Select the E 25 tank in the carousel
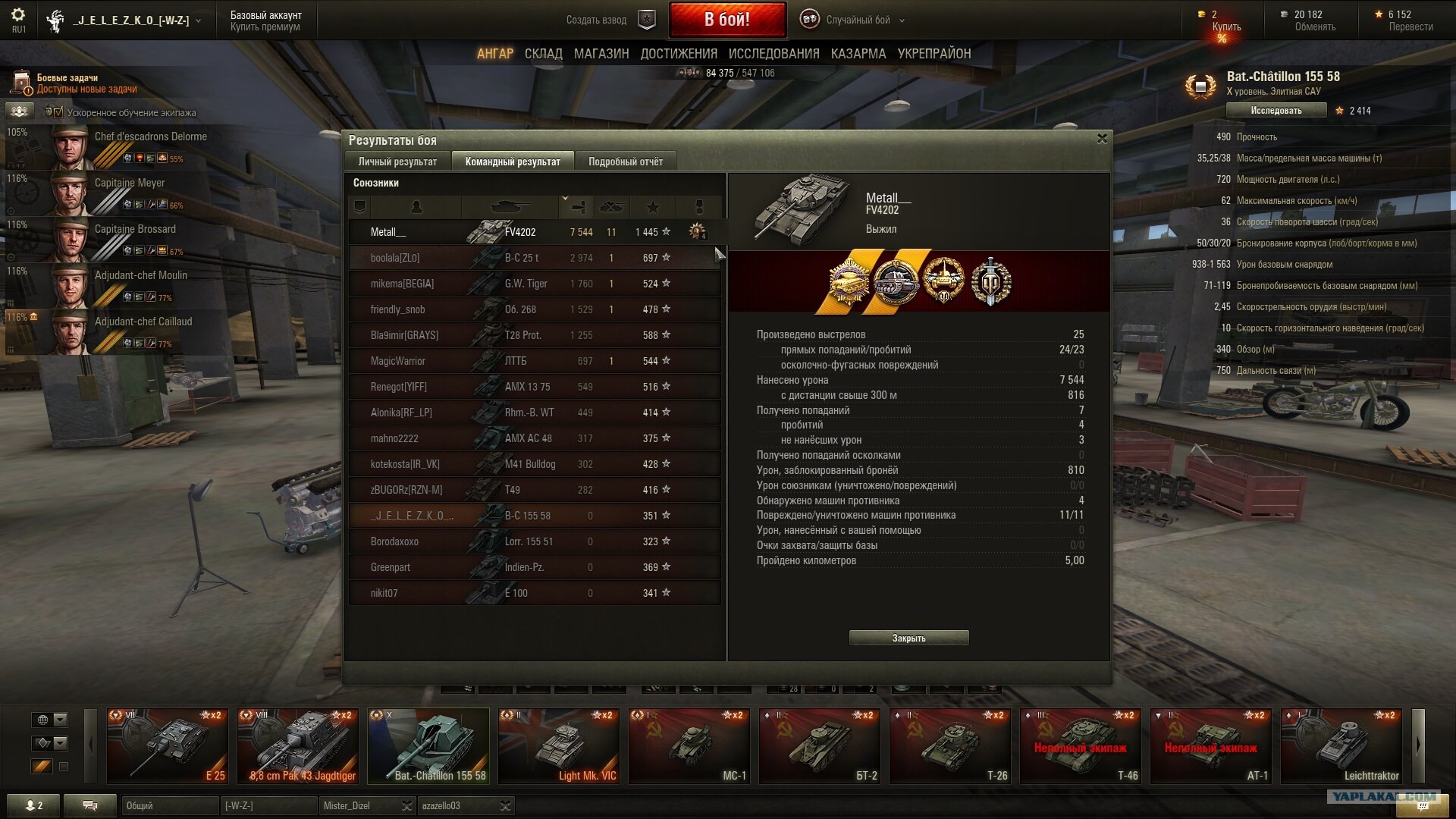 [167, 745]
